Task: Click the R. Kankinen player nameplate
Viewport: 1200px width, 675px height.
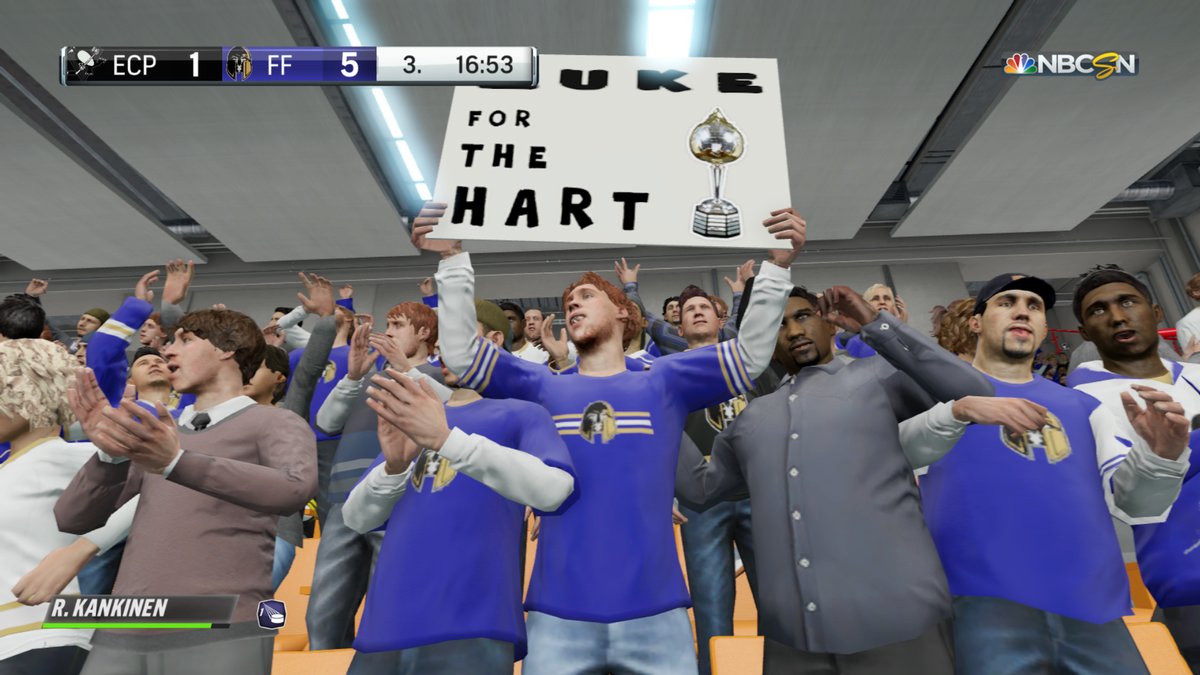Action: 138,608
